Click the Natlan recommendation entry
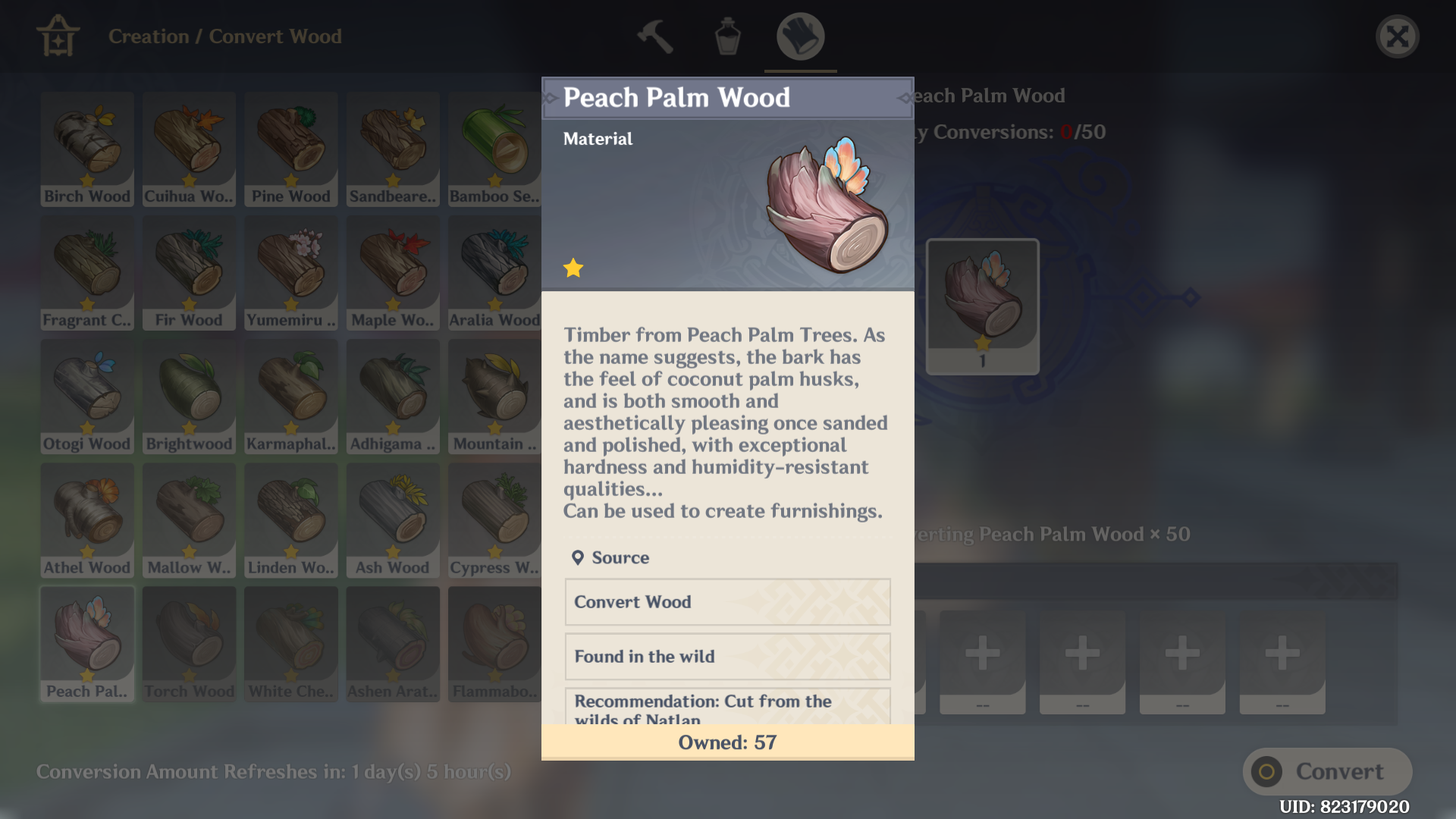The width and height of the screenshot is (1456, 819). 726,707
